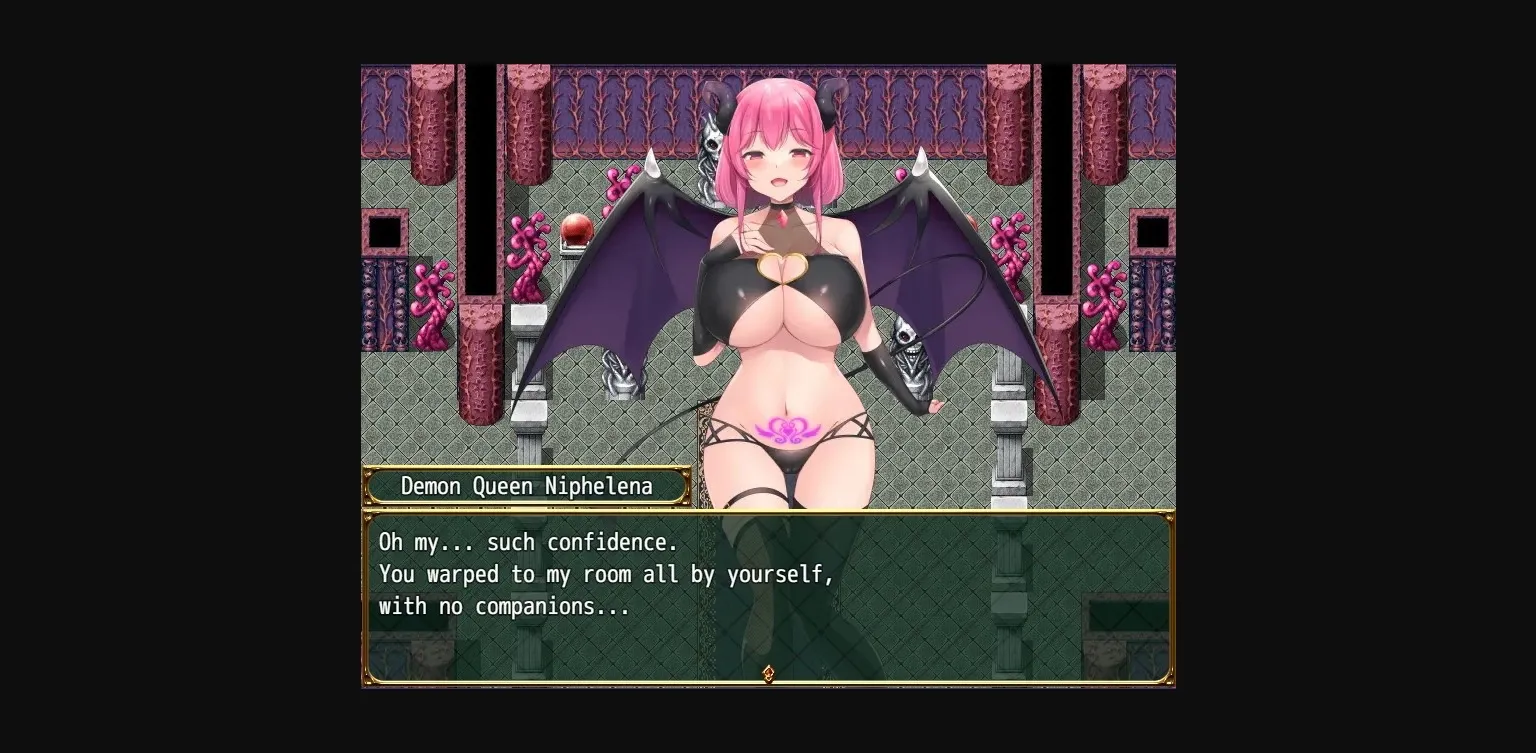Click the line reading 'Oh my... such confidence.'
The width and height of the screenshot is (1536, 753).
coord(528,542)
